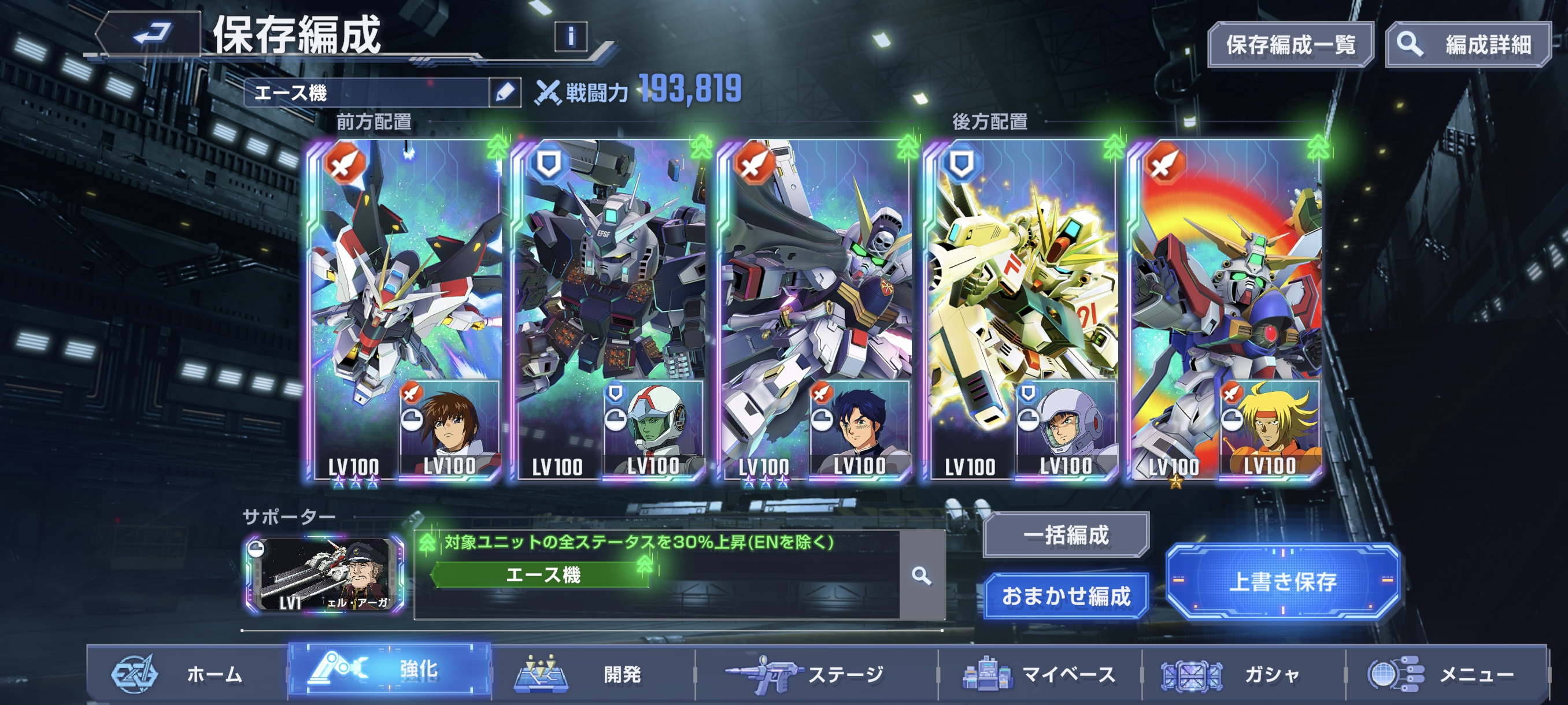Open the メニュー menu tab
1568x705 pixels.
pyautogui.click(x=1446, y=674)
